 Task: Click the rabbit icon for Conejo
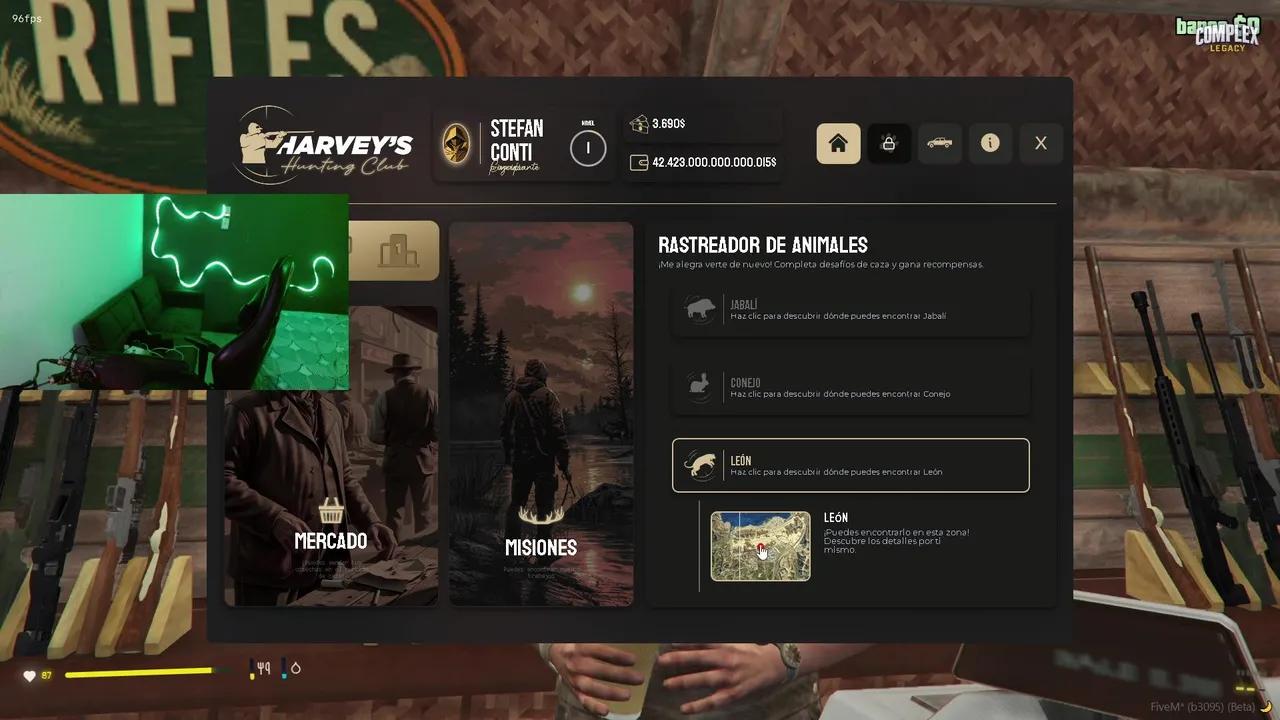699,387
